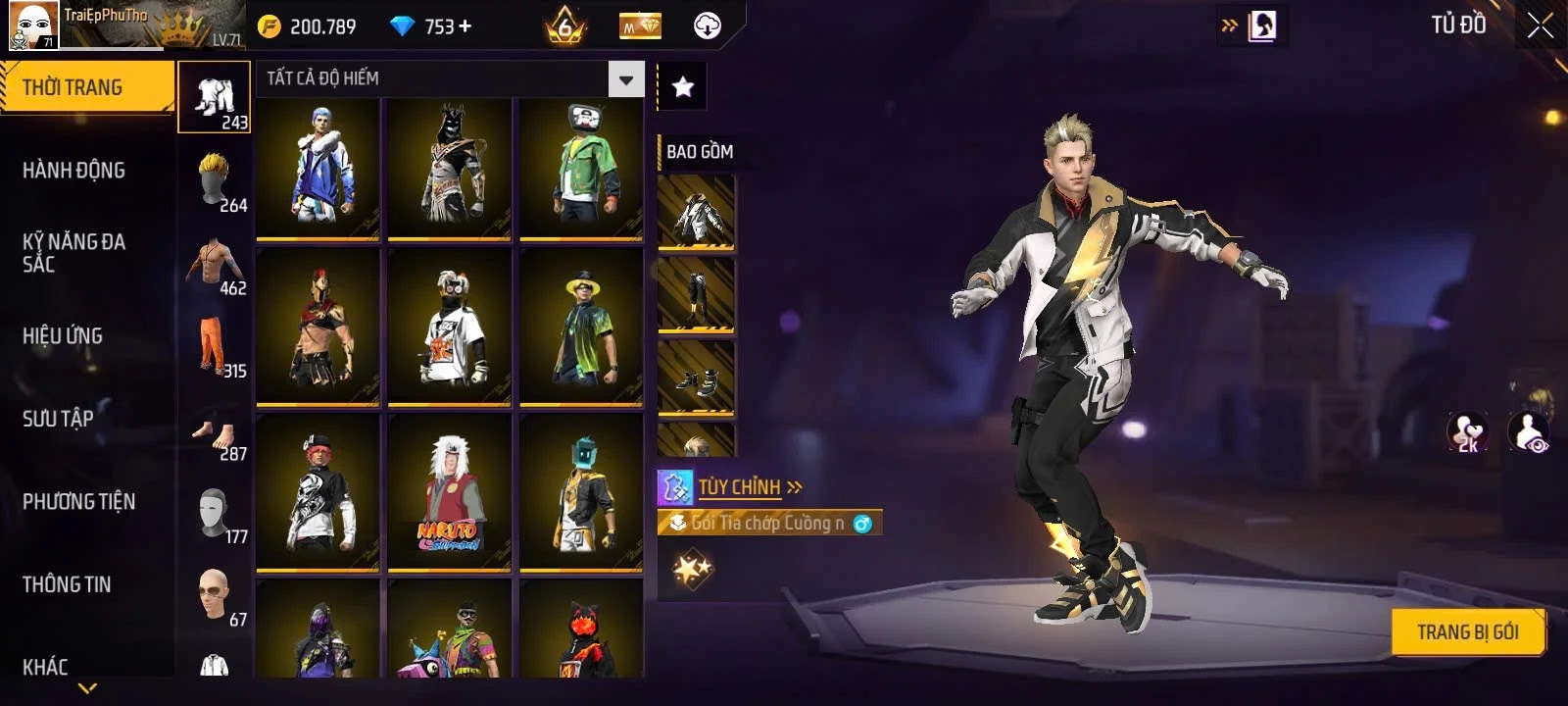Select the Naruto Jiraiya outfit bundle

click(450, 492)
